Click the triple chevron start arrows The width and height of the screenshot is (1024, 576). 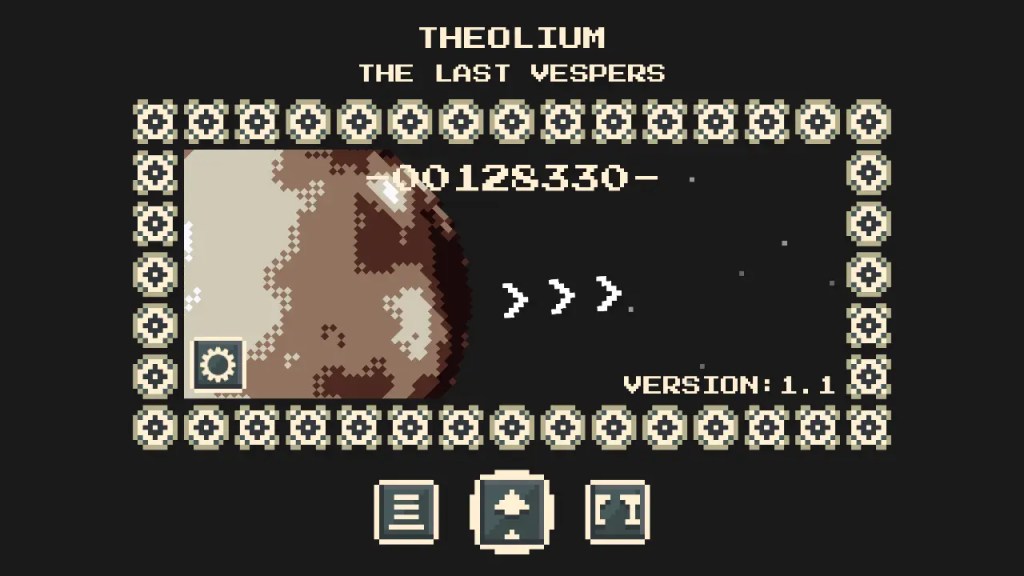(561, 296)
